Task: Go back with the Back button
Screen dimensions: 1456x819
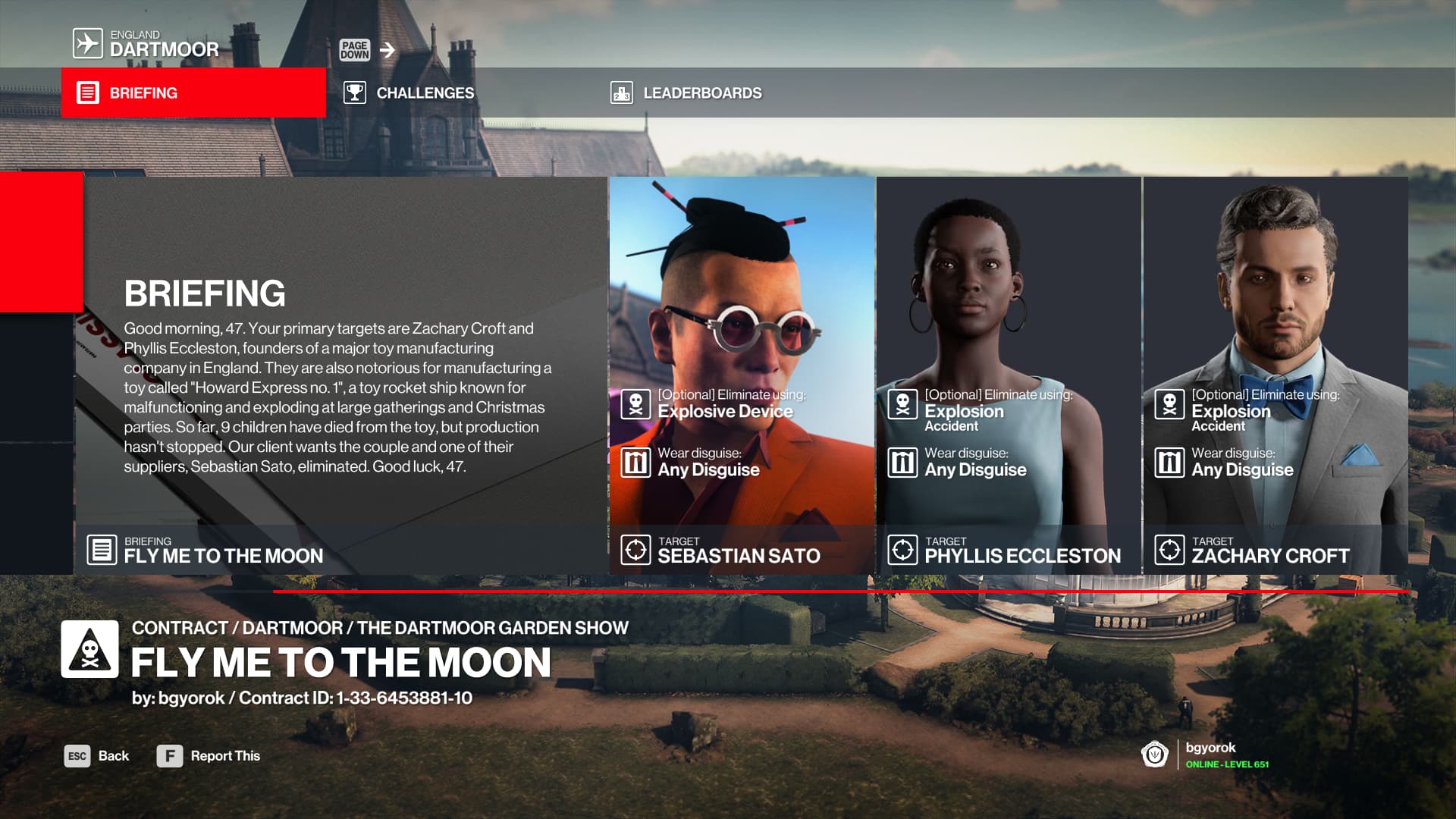Action: click(97, 756)
